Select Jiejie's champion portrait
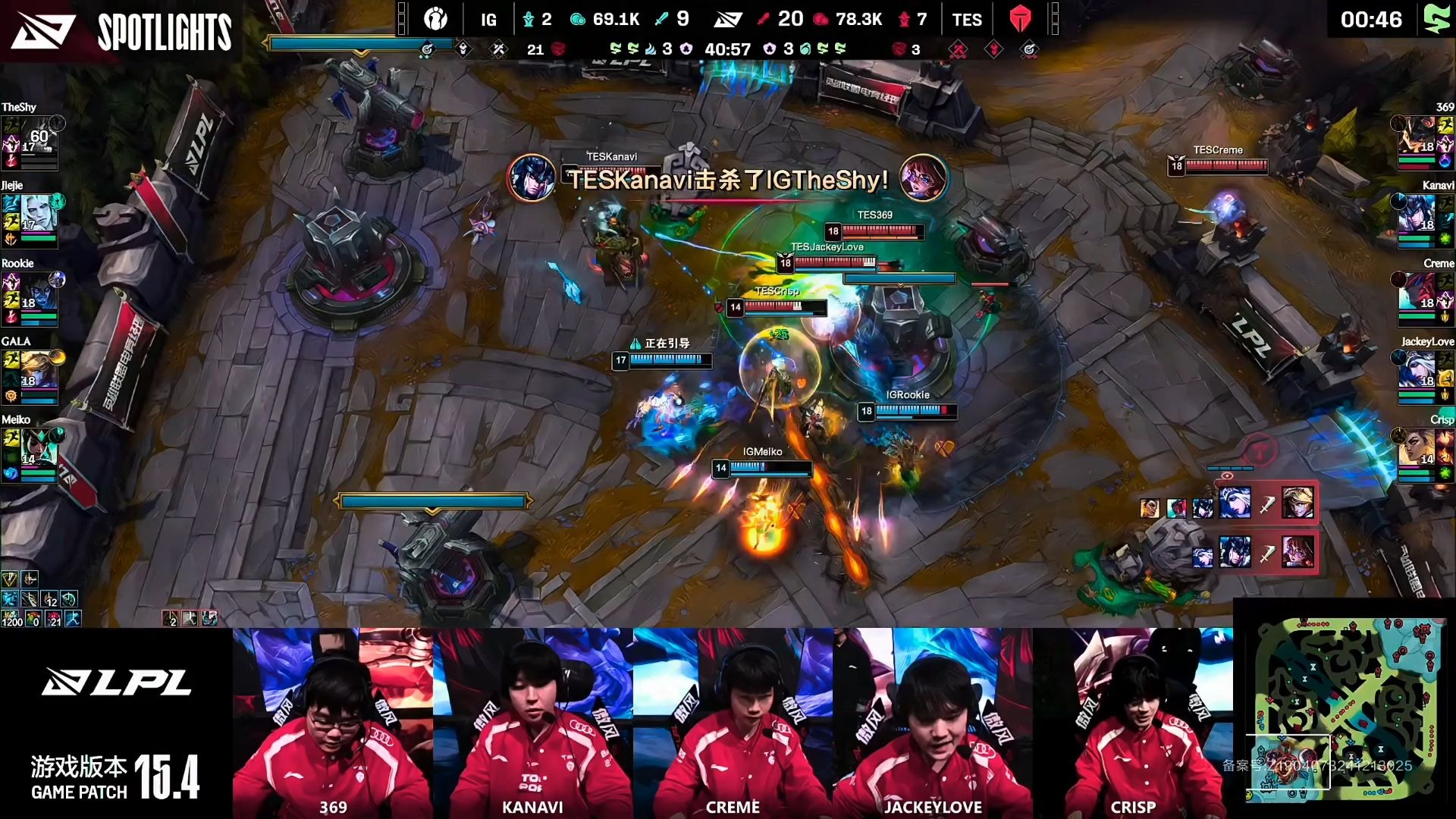This screenshot has height=819, width=1456. (38, 215)
